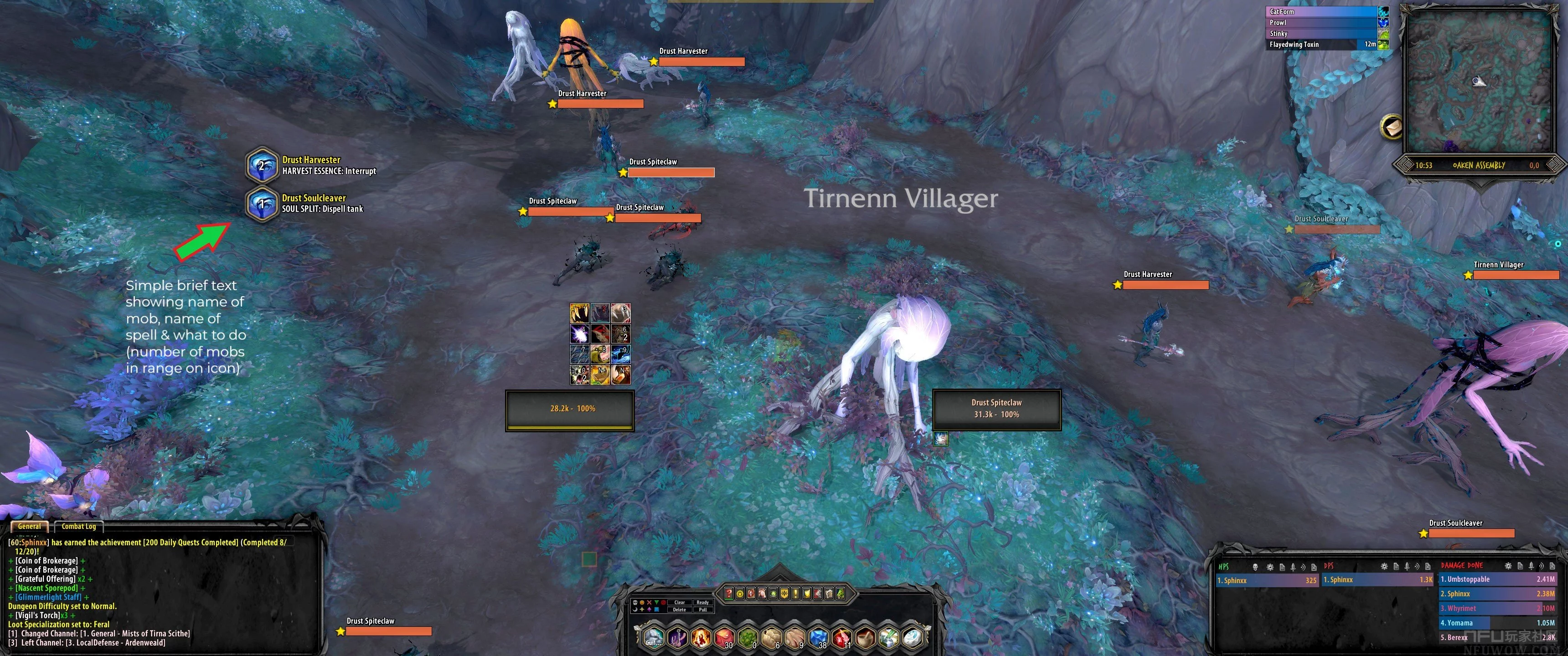The height and width of the screenshot is (656, 1568).
Task: Click the yellow exclamation mark micro menu icon
Action: (x=795, y=593)
